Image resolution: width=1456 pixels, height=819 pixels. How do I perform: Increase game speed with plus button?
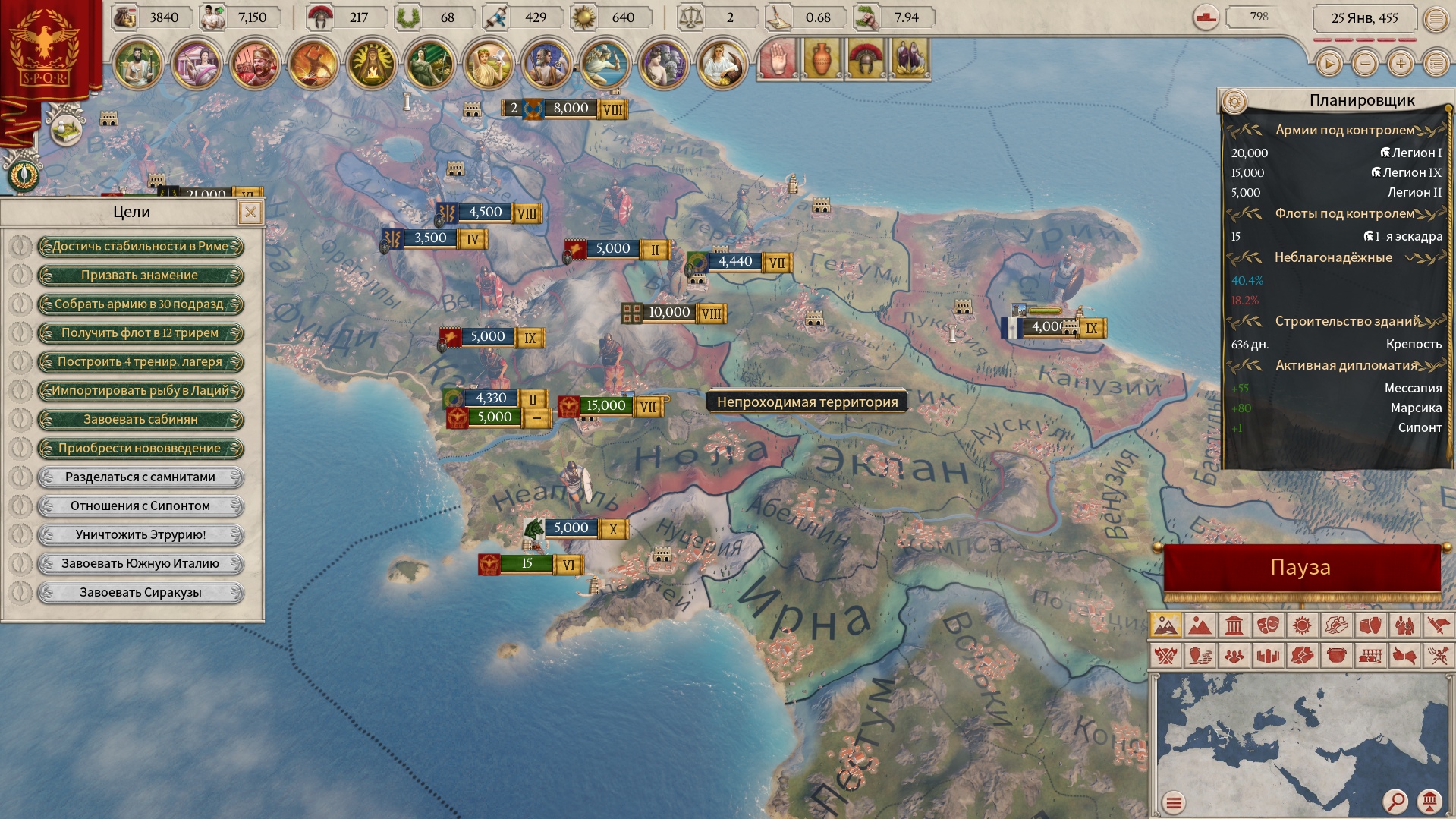1401,65
